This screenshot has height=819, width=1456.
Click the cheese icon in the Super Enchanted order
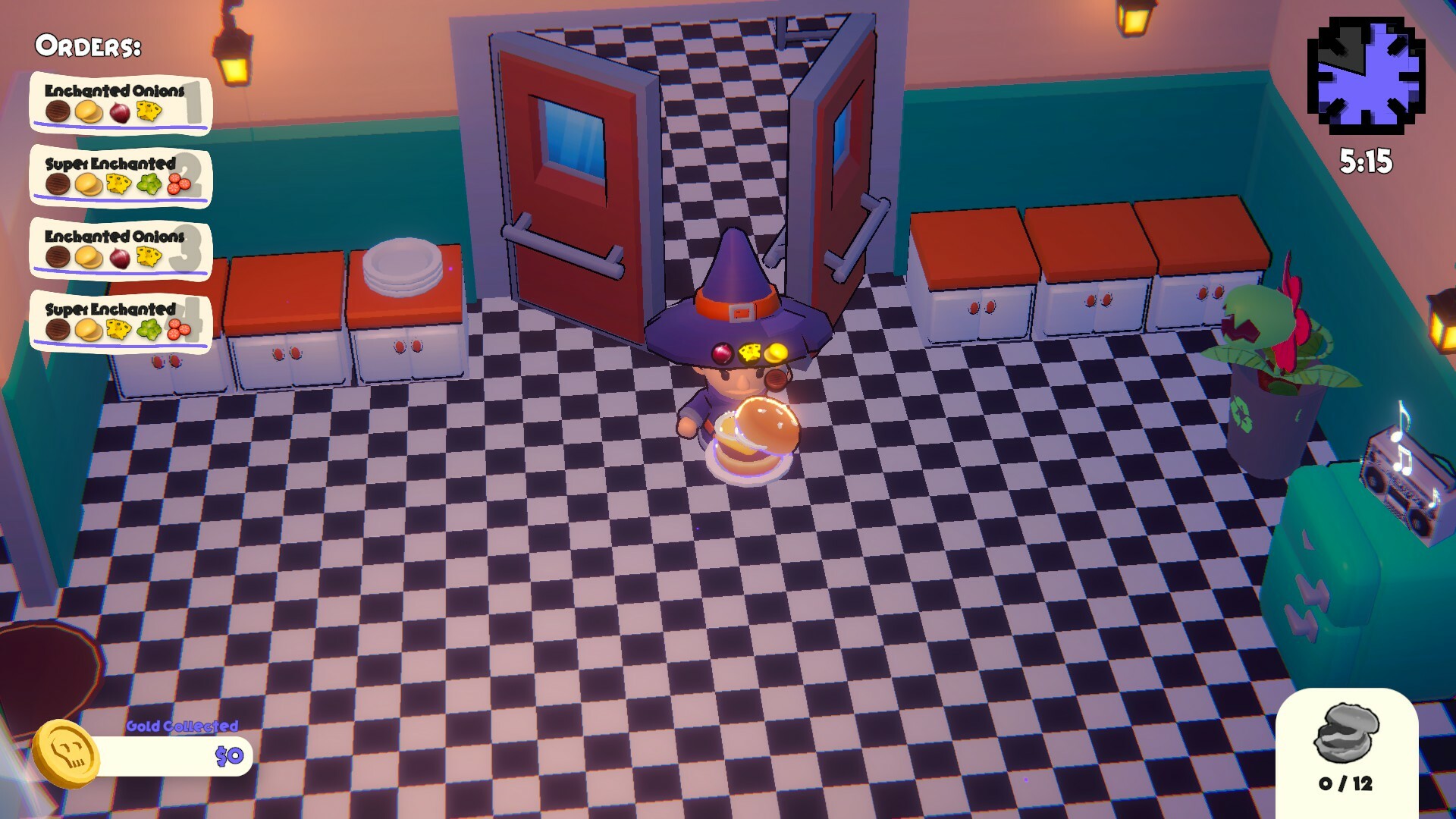(x=118, y=184)
